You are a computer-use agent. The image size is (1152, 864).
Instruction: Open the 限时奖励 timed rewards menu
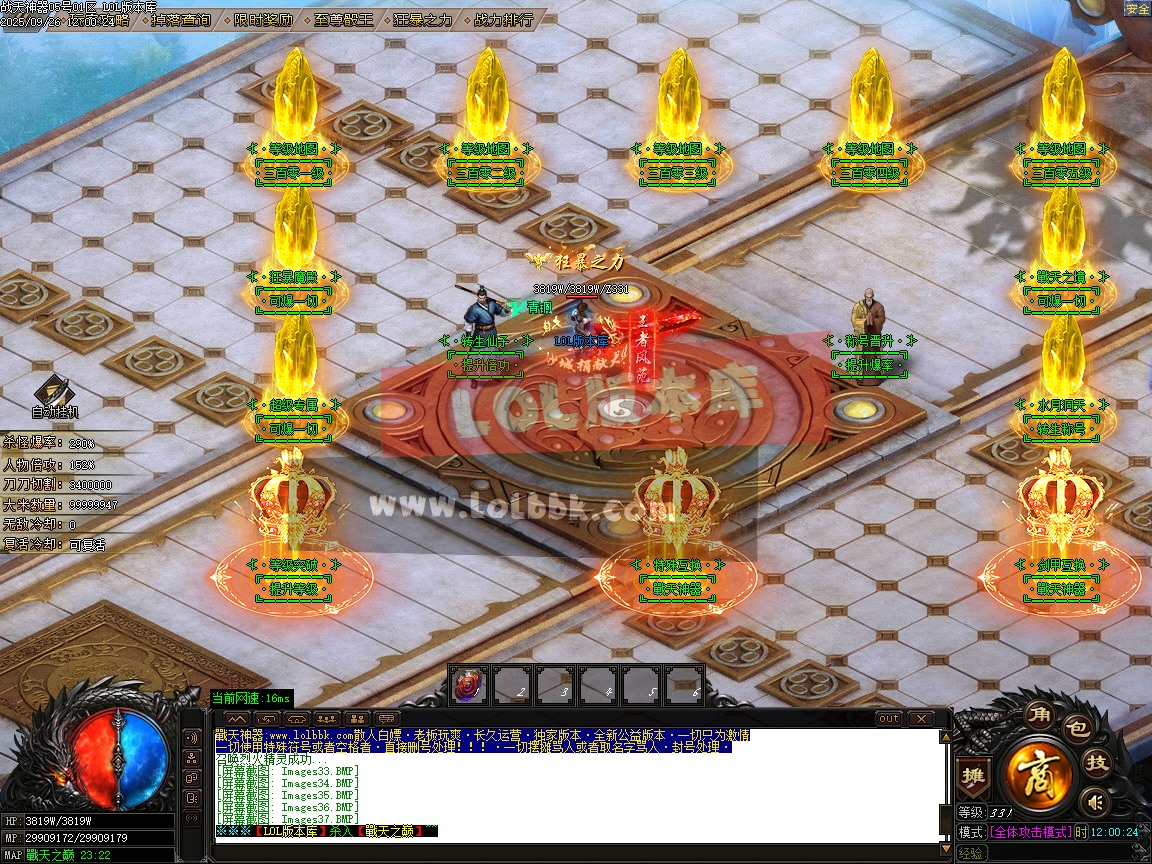tap(264, 19)
